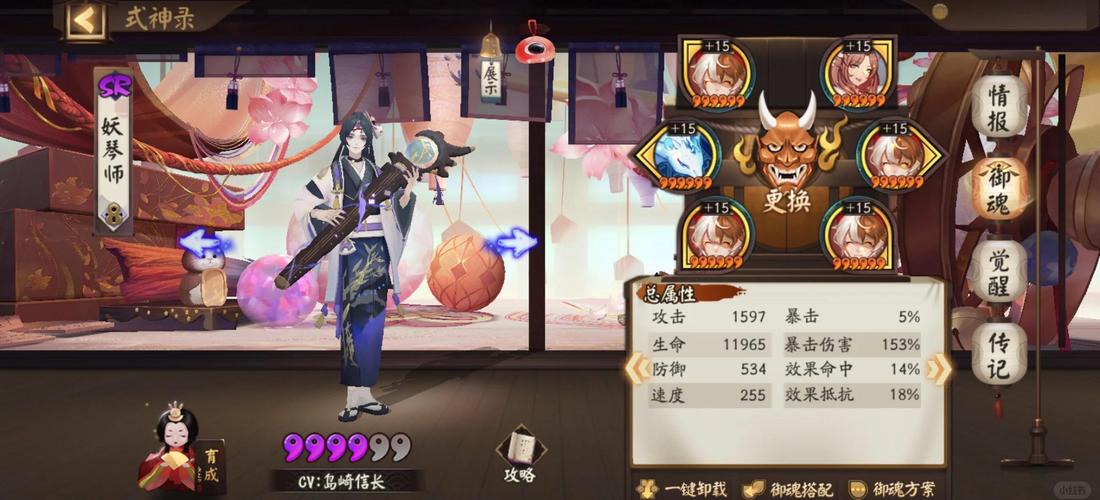This screenshot has width=1100, height=500.
Task: Open the 传记 biography tab
Action: pyautogui.click(x=998, y=352)
